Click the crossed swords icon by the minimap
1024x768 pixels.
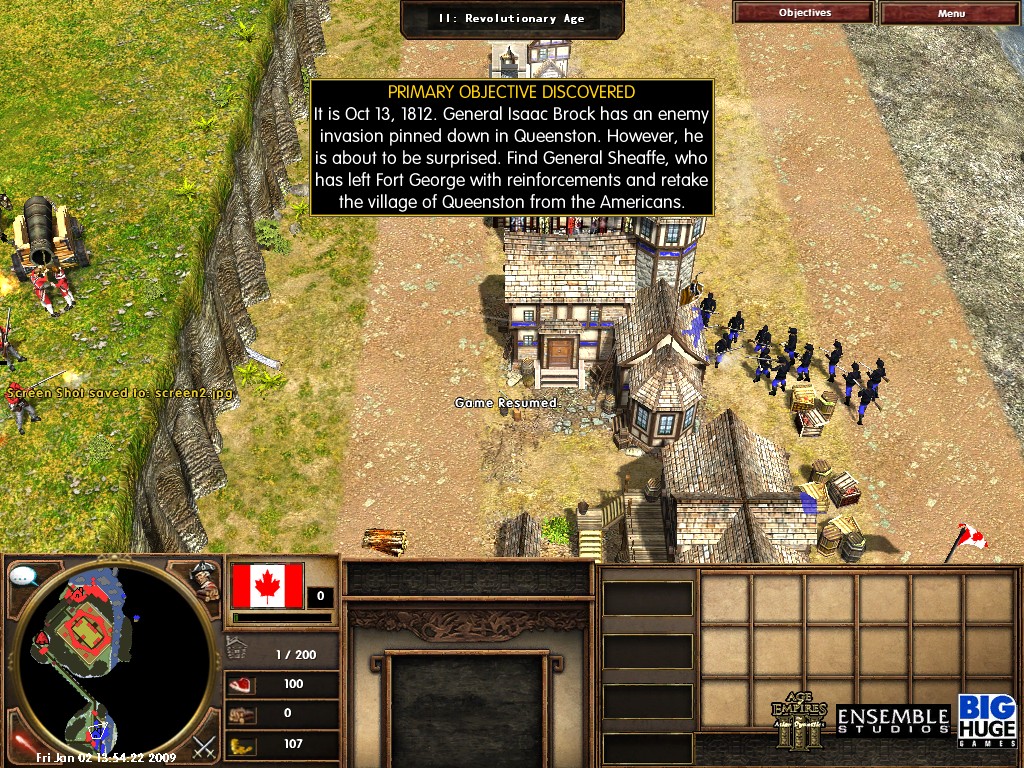pos(204,745)
